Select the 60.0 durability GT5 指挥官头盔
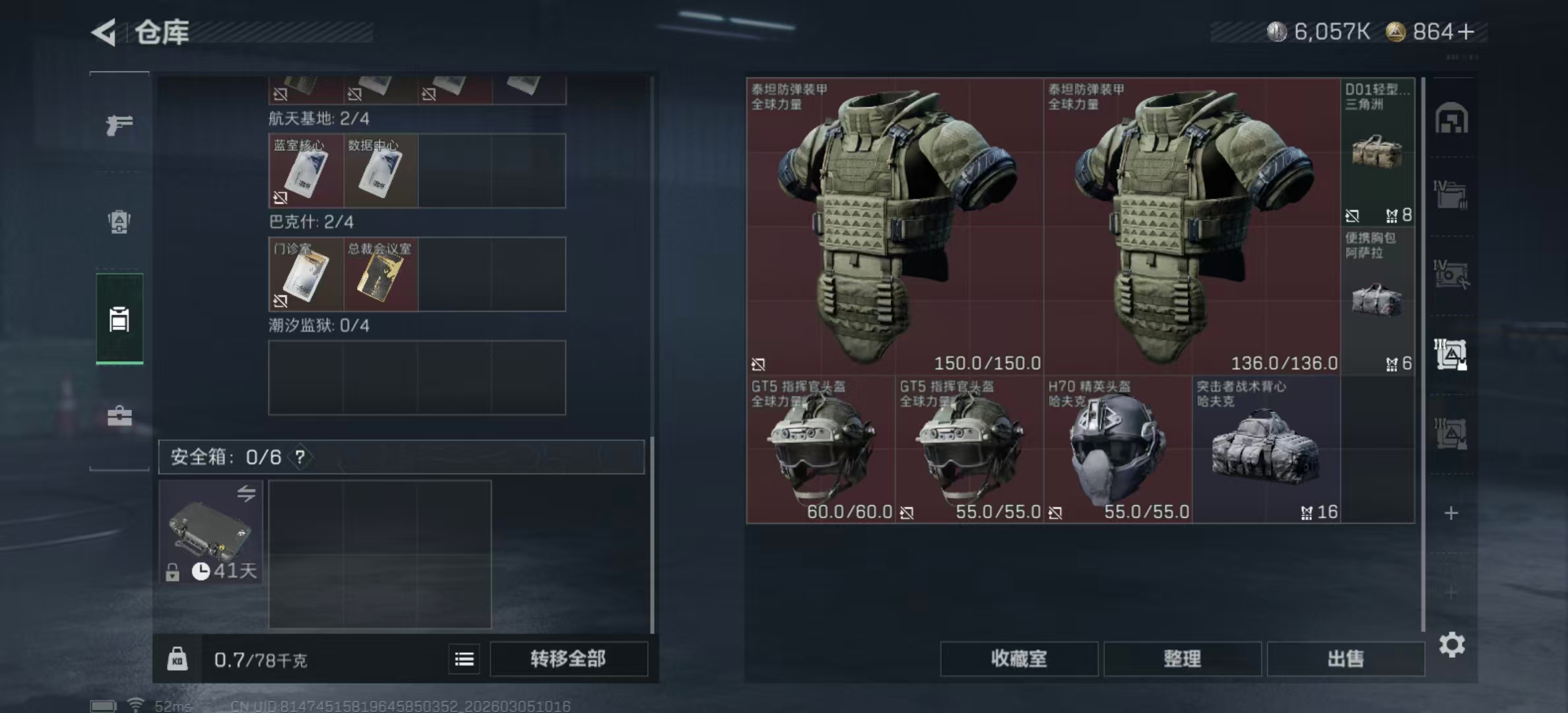This screenshot has height=713, width=1568. point(820,450)
